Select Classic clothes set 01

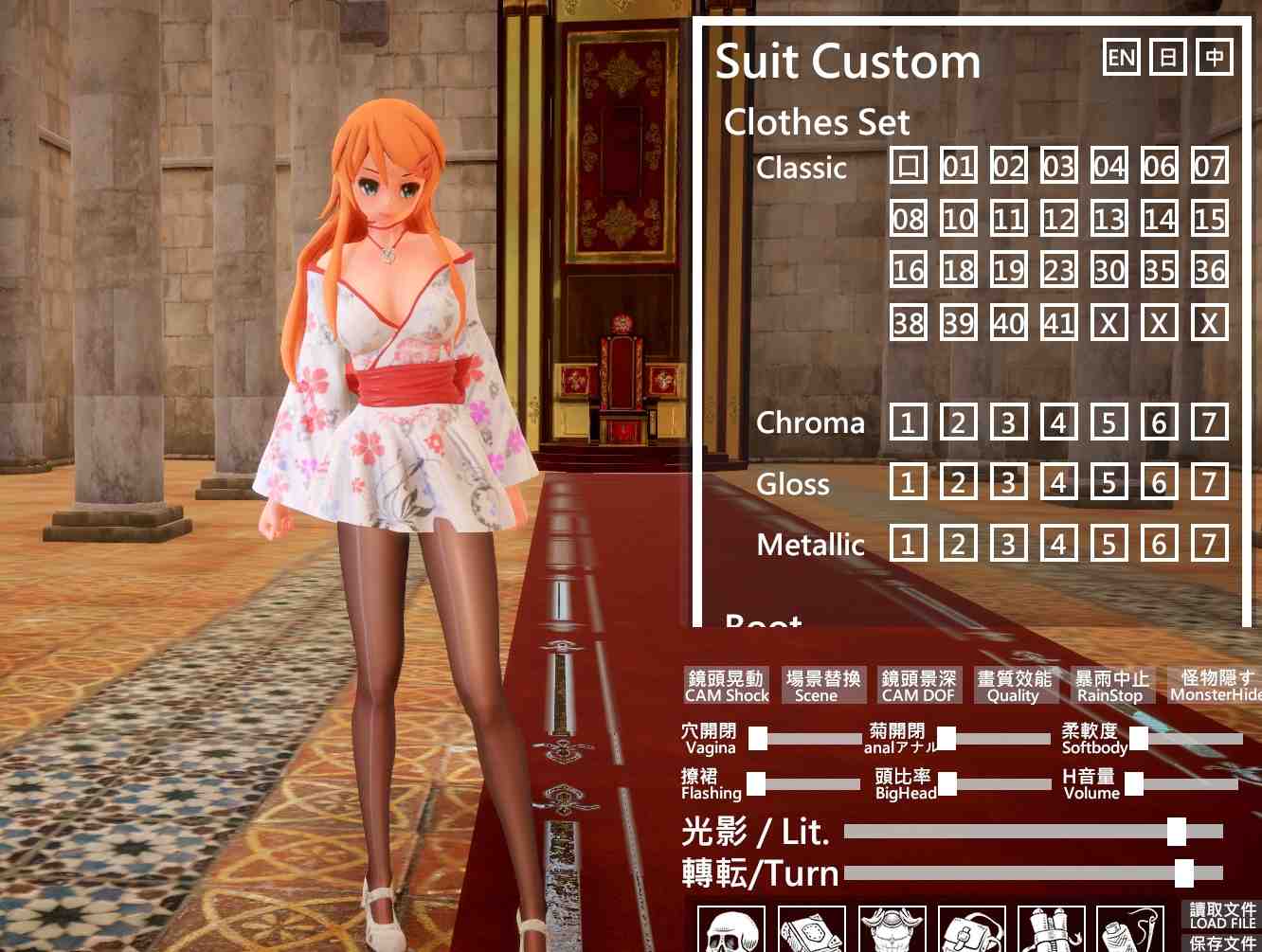click(x=957, y=168)
